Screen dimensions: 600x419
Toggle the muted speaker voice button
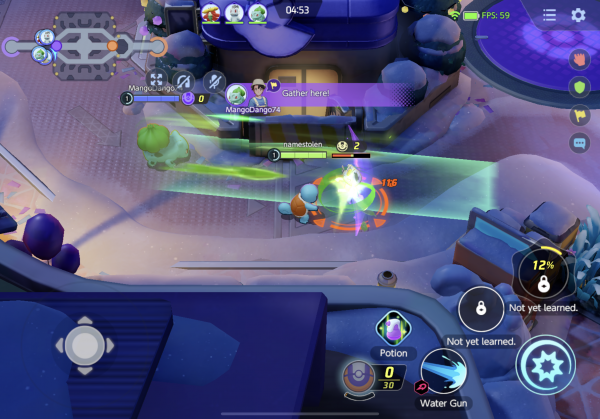point(184,78)
